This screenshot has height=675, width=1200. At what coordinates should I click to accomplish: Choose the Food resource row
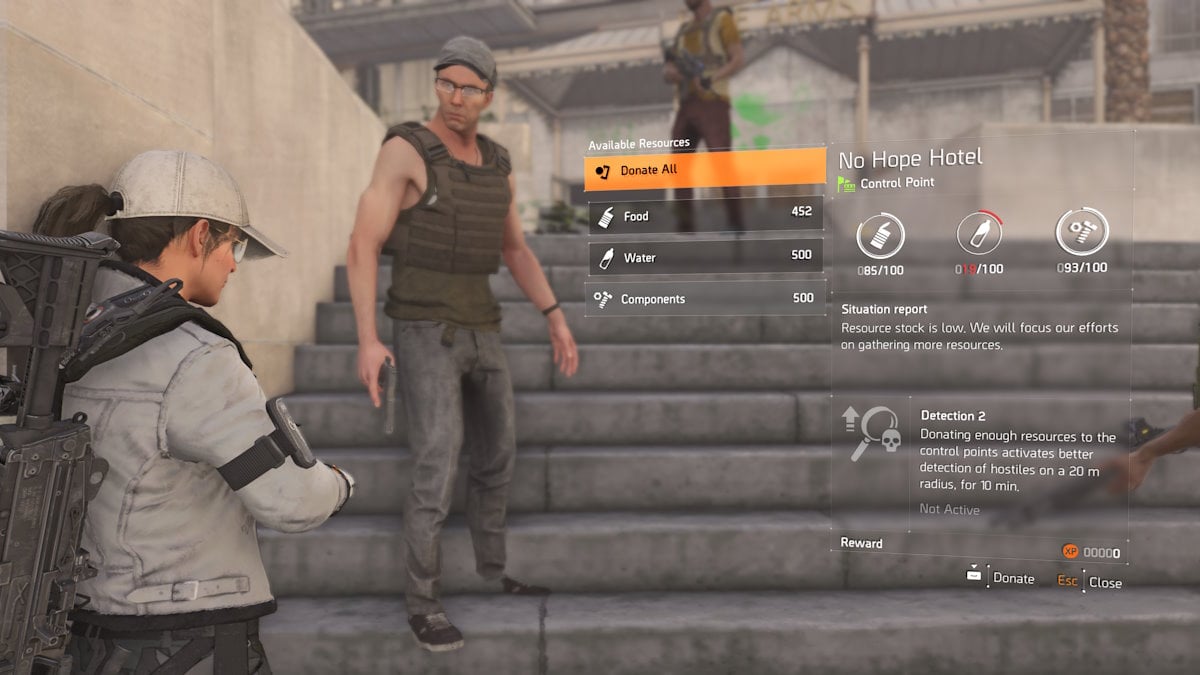click(x=704, y=215)
